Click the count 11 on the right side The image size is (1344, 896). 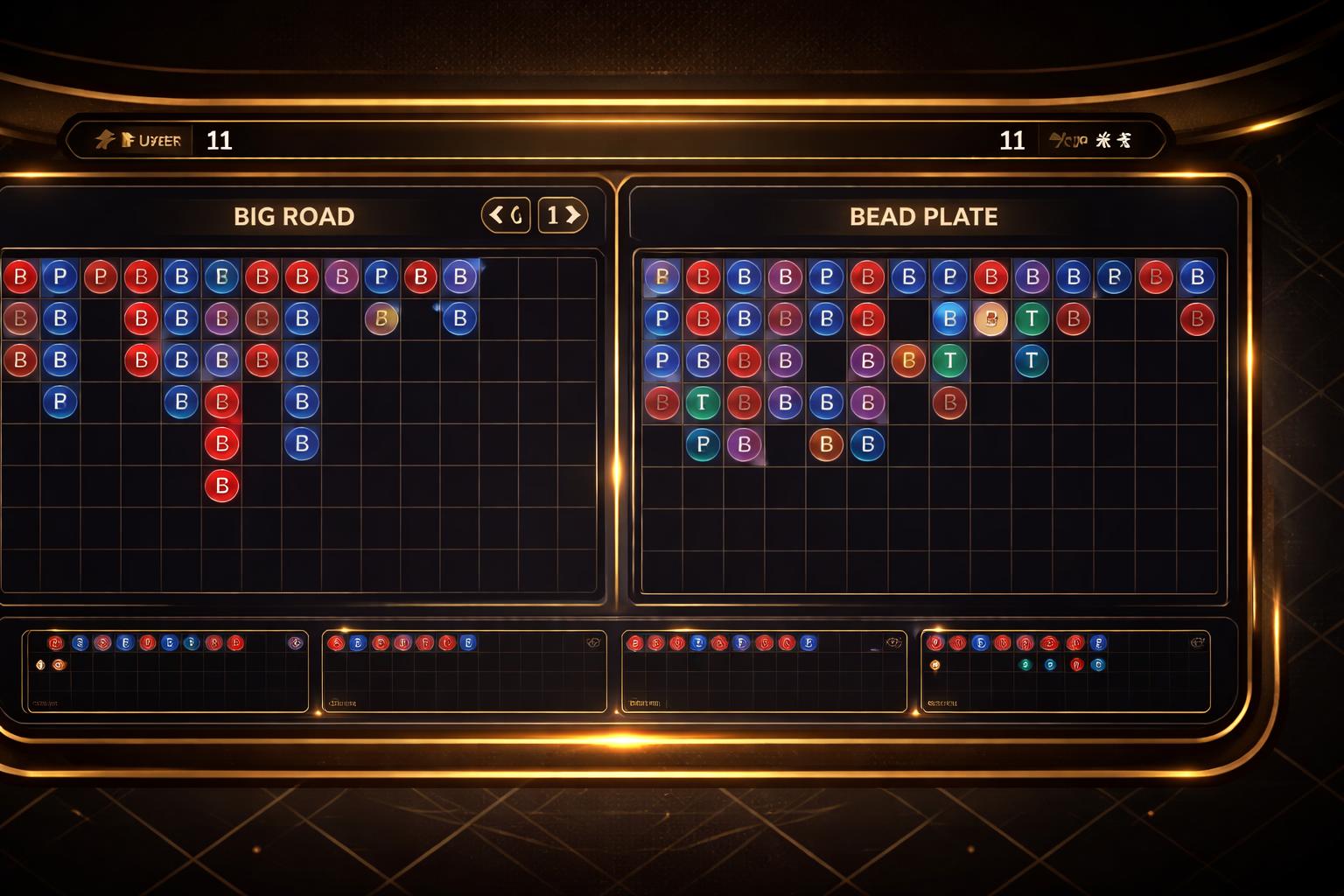(1013, 138)
